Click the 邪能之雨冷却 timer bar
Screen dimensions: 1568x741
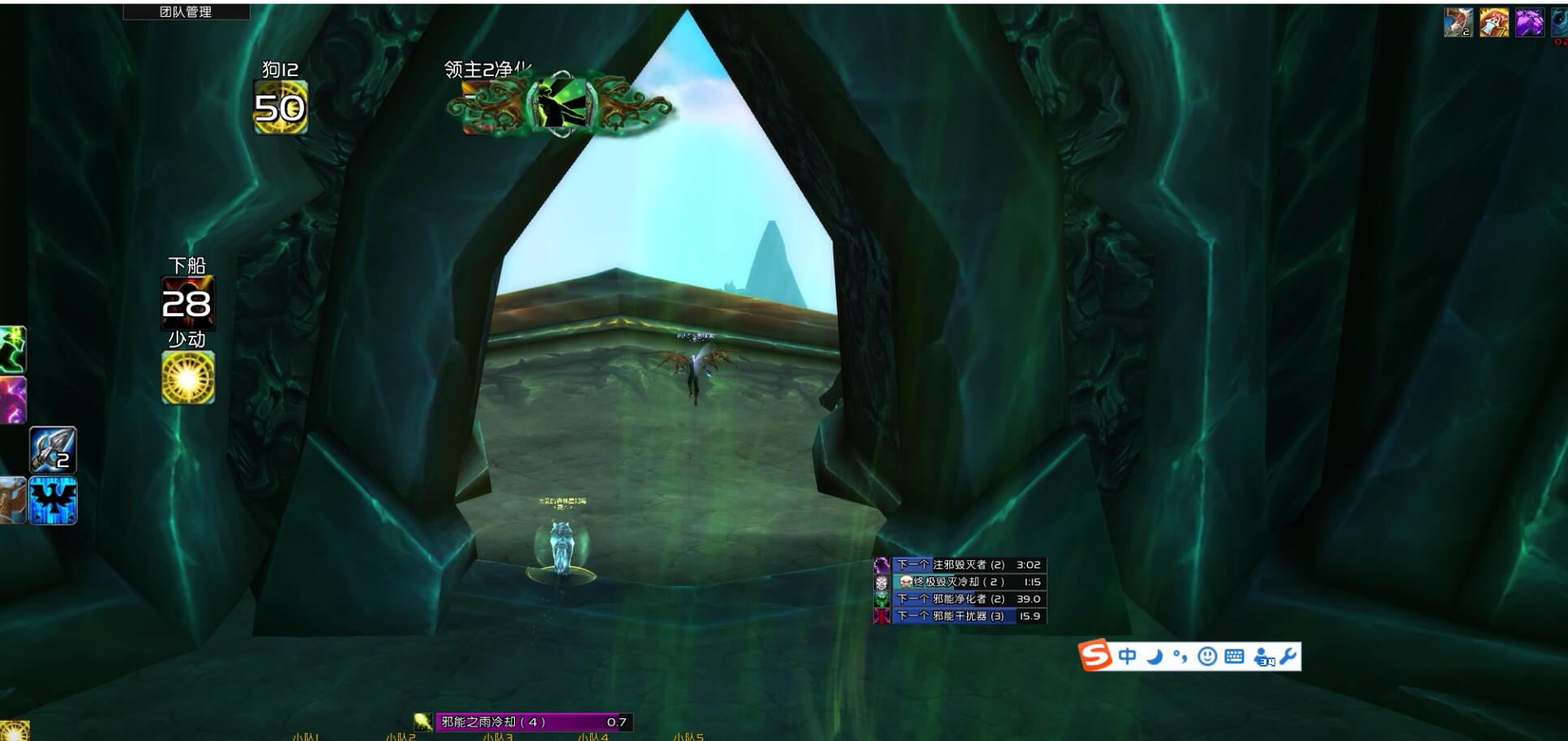tap(533, 722)
